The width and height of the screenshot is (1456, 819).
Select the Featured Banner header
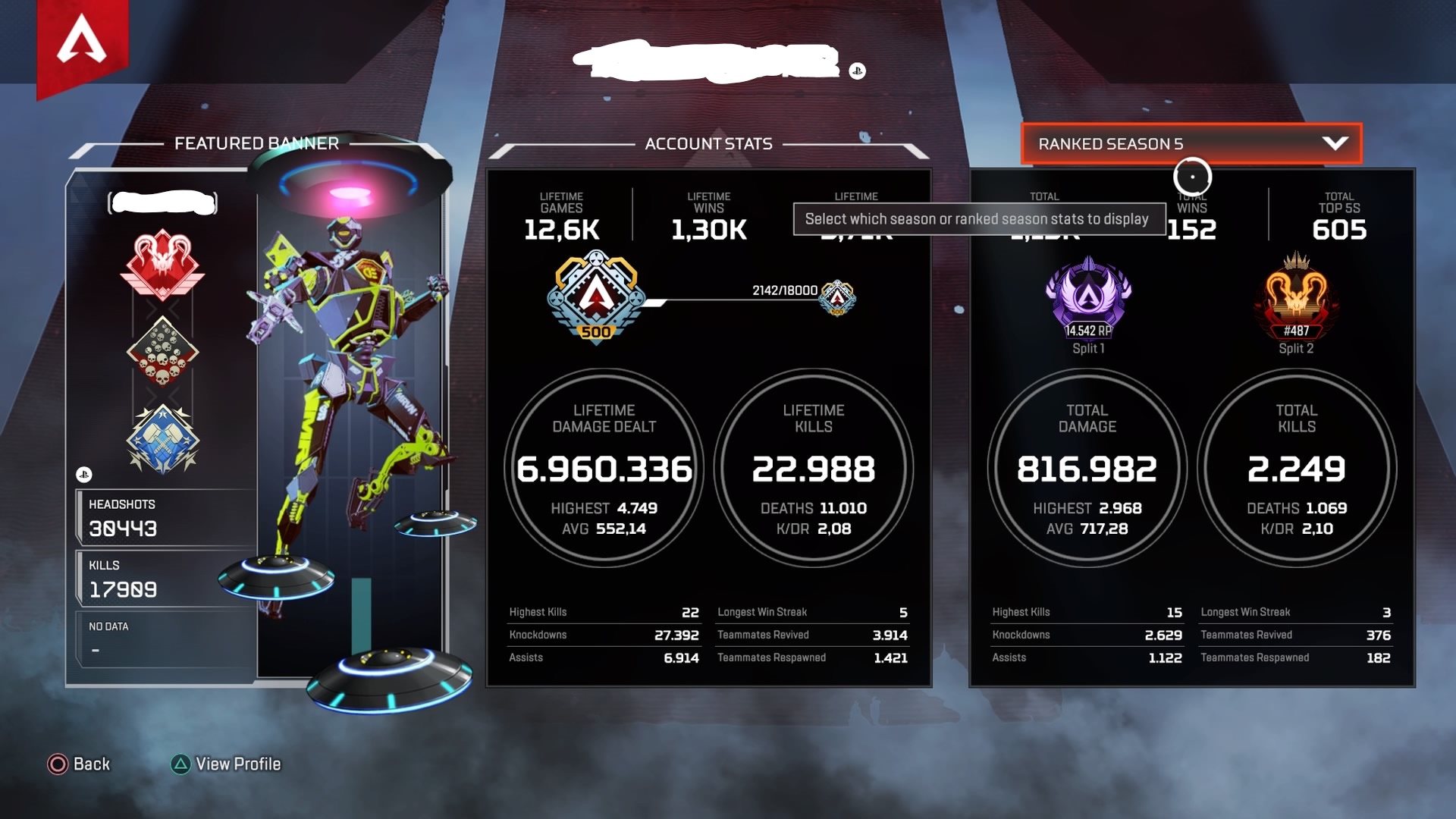pyautogui.click(x=256, y=143)
